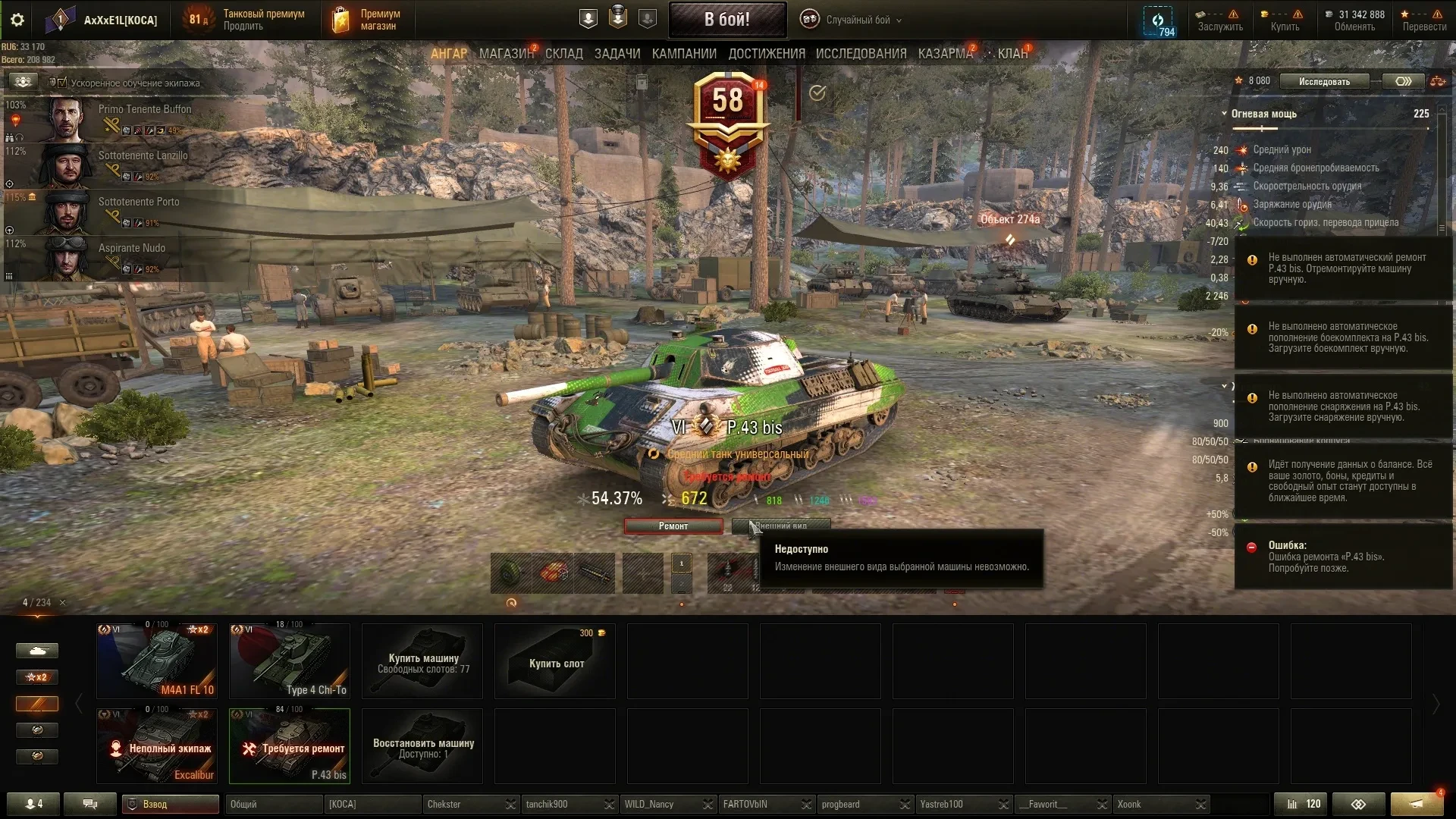Select the Type 4 Chi-To tank
This screenshot has height=819, width=1456.
point(290,661)
